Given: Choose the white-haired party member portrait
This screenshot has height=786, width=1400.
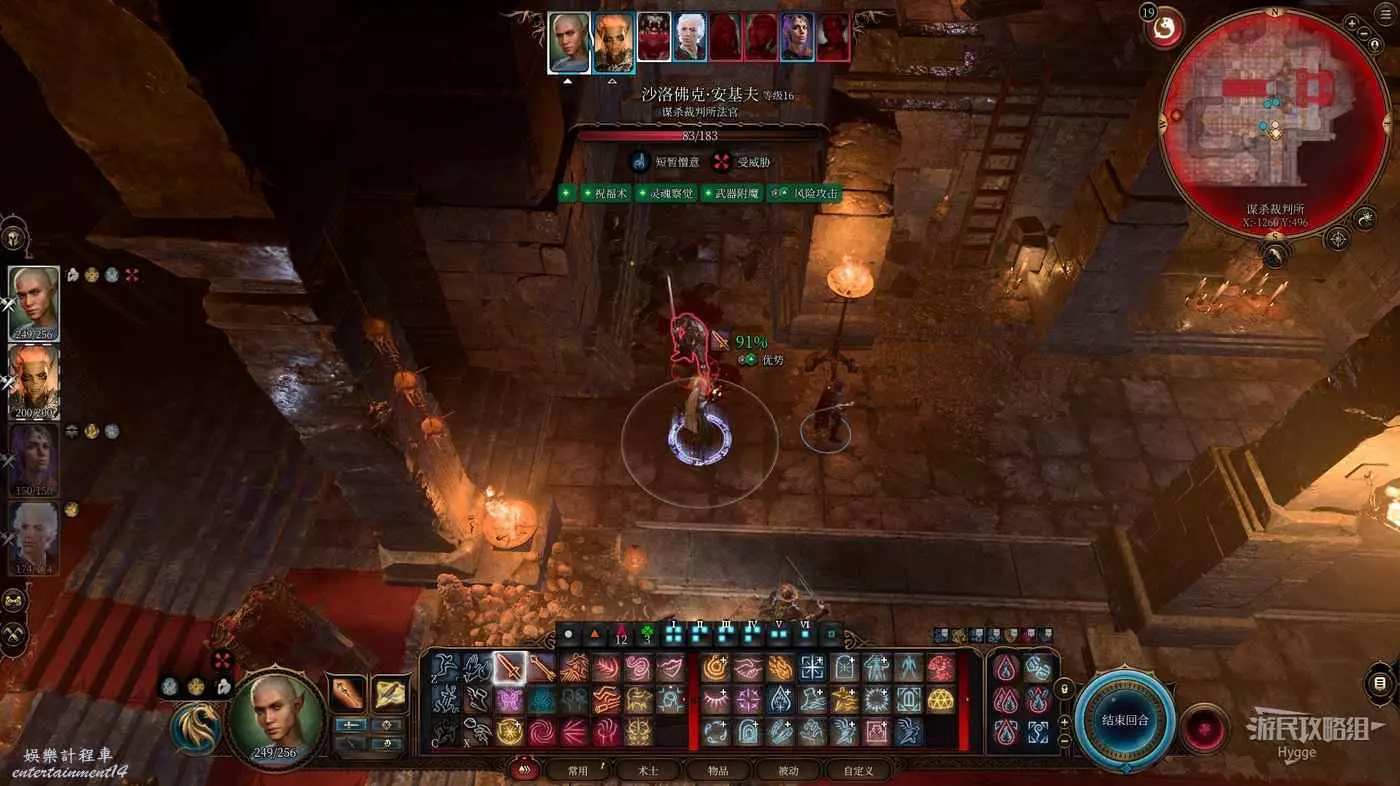Looking at the screenshot, I should pyautogui.click(x=34, y=537).
